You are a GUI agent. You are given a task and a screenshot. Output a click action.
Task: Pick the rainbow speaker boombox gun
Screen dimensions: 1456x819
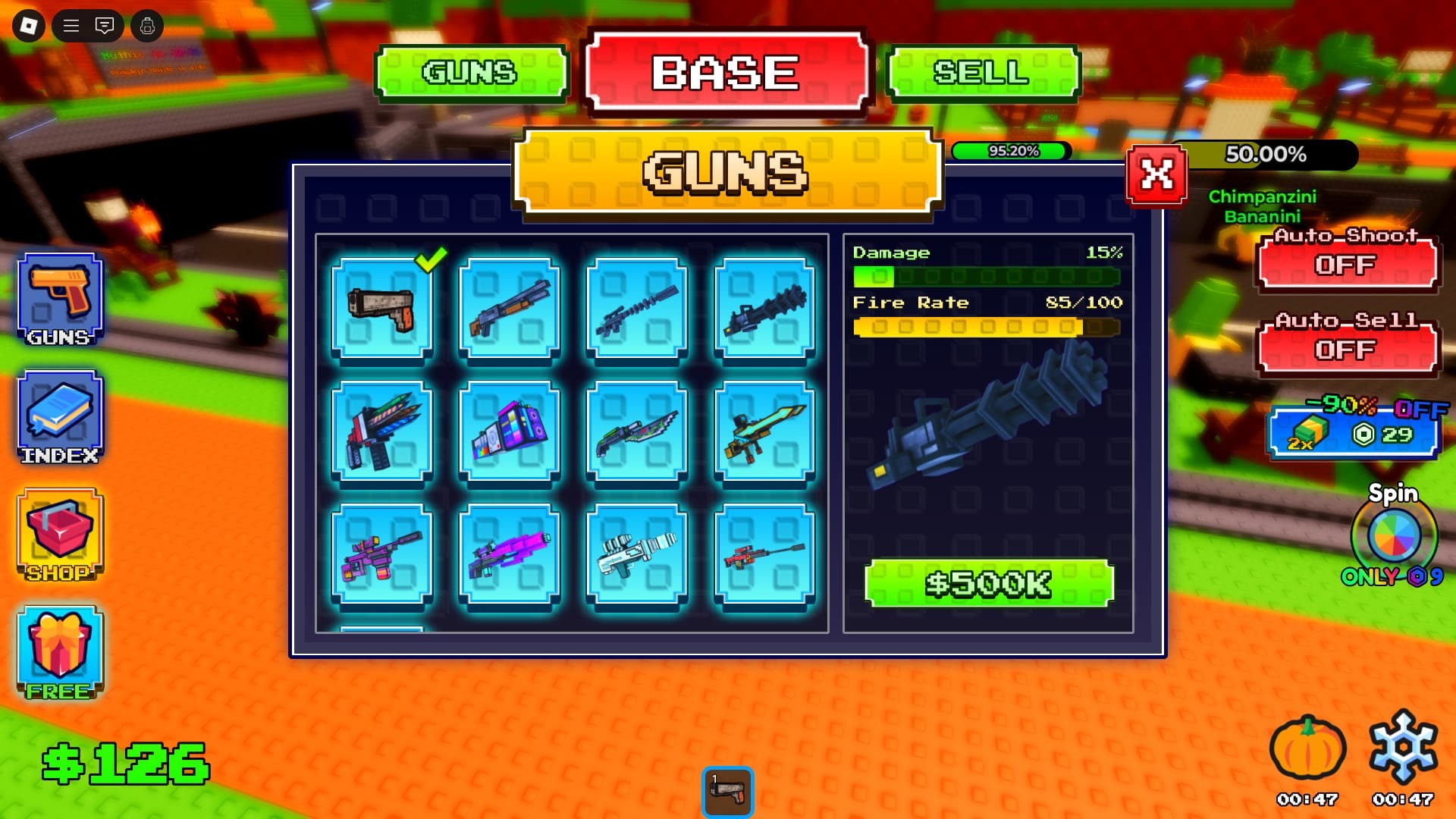[510, 432]
